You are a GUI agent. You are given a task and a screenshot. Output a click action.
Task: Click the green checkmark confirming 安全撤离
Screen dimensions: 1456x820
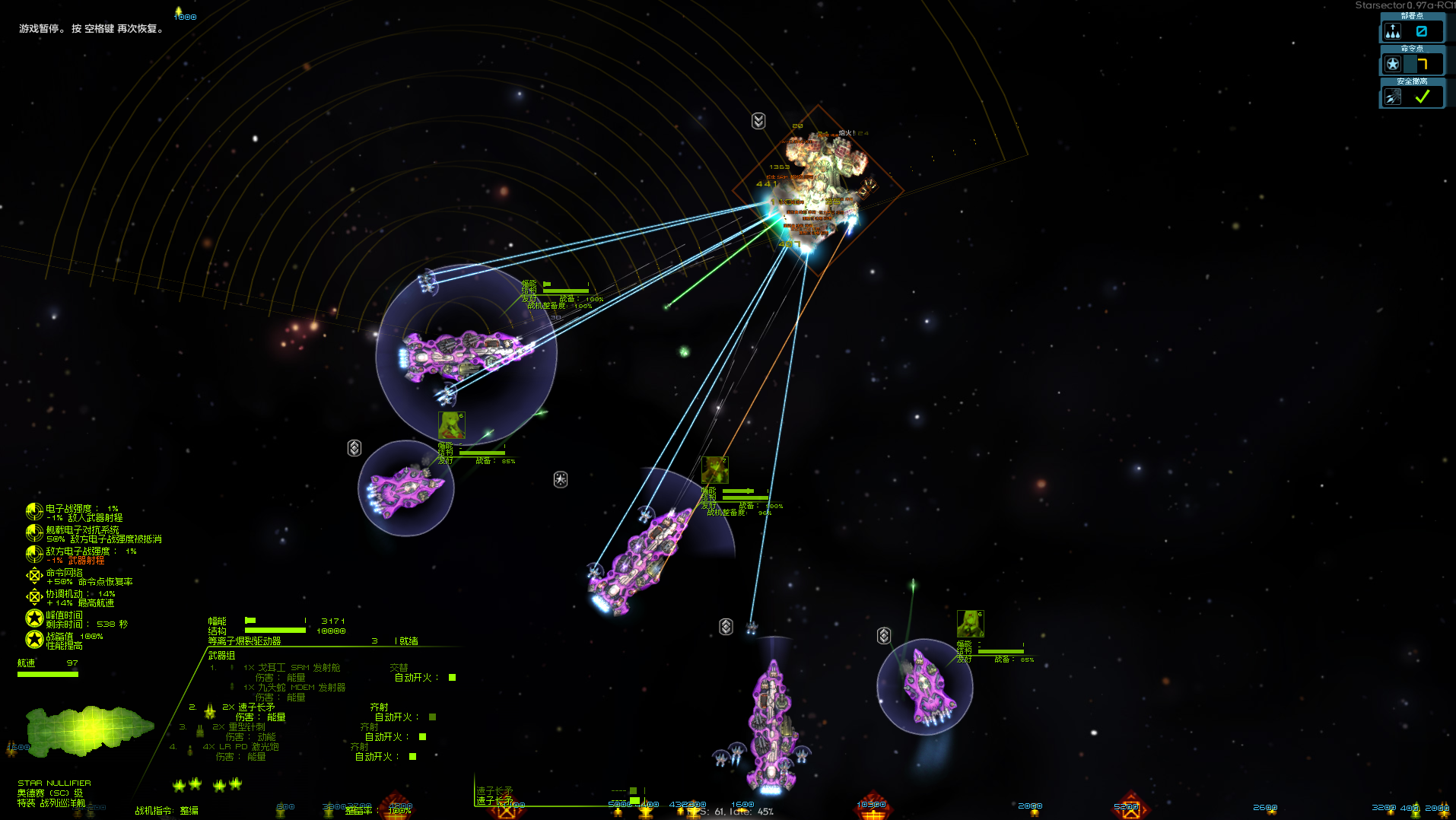pyautogui.click(x=1422, y=97)
